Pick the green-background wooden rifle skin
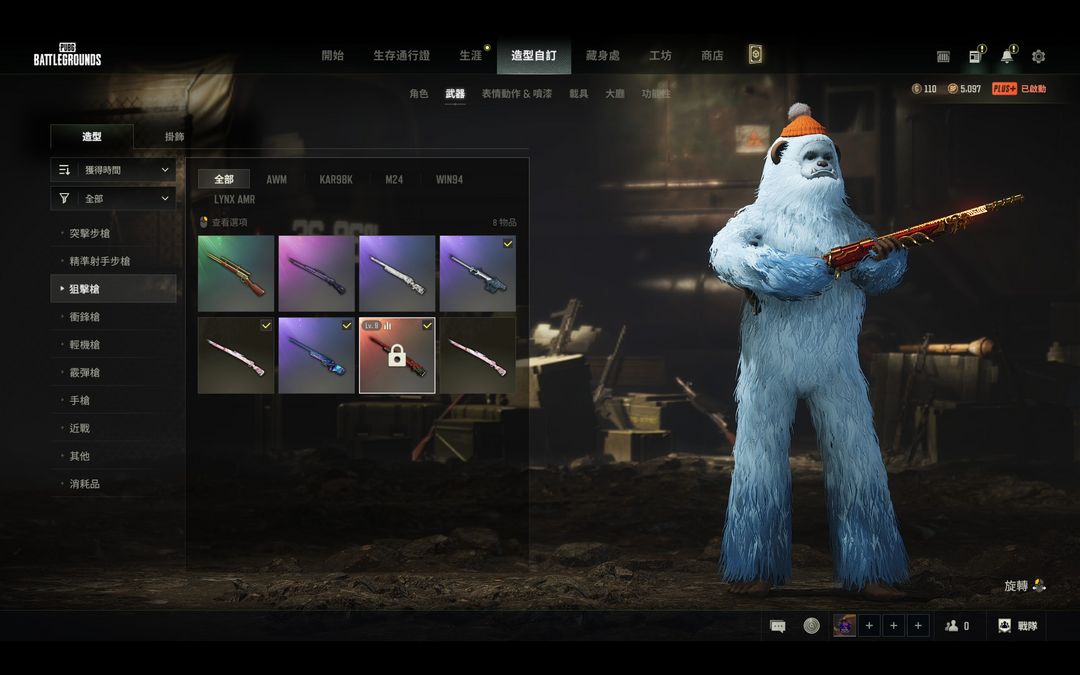This screenshot has height=675, width=1080. coord(236,273)
